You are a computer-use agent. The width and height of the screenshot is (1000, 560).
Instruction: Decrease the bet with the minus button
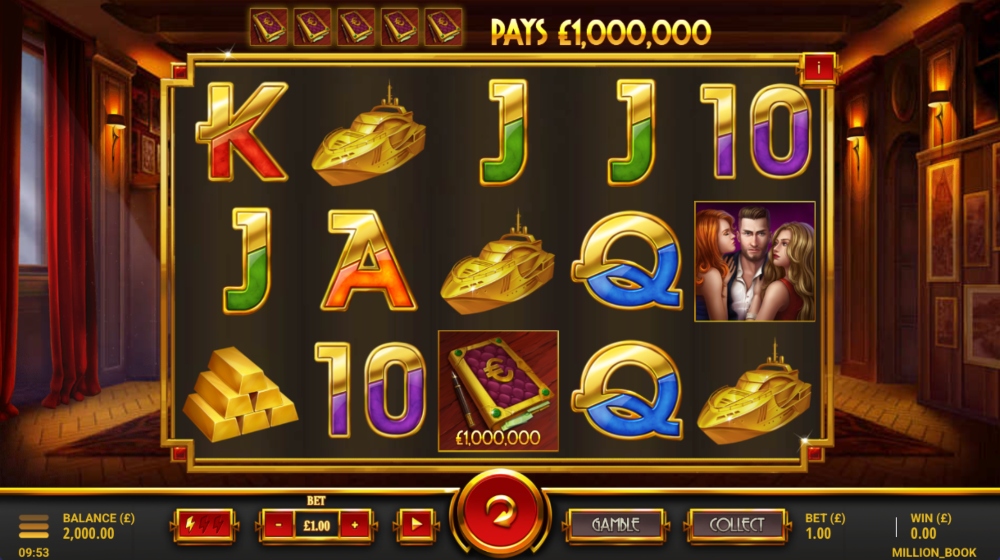pyautogui.click(x=277, y=524)
